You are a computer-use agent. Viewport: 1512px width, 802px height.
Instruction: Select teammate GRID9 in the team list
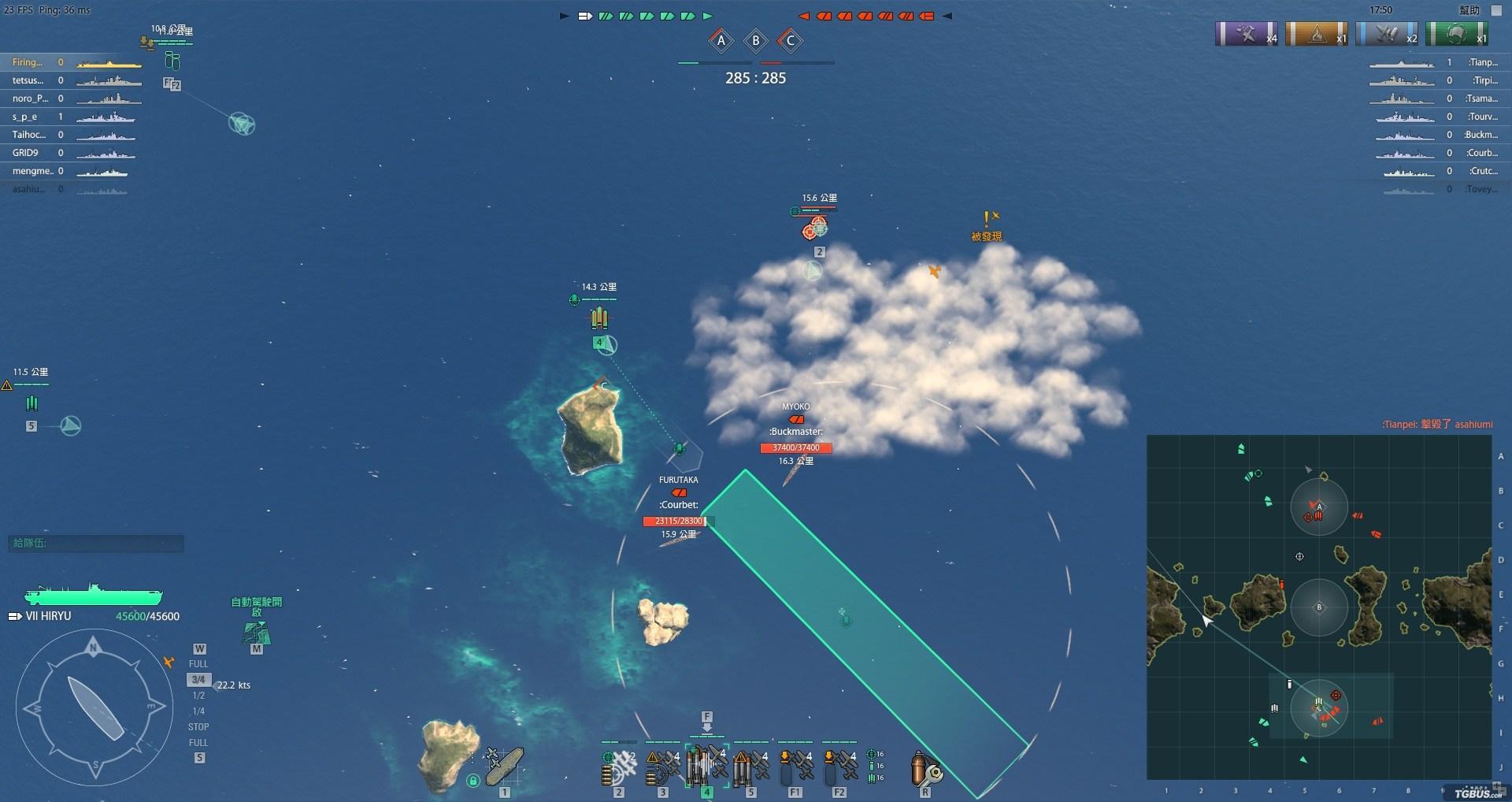tap(26, 153)
